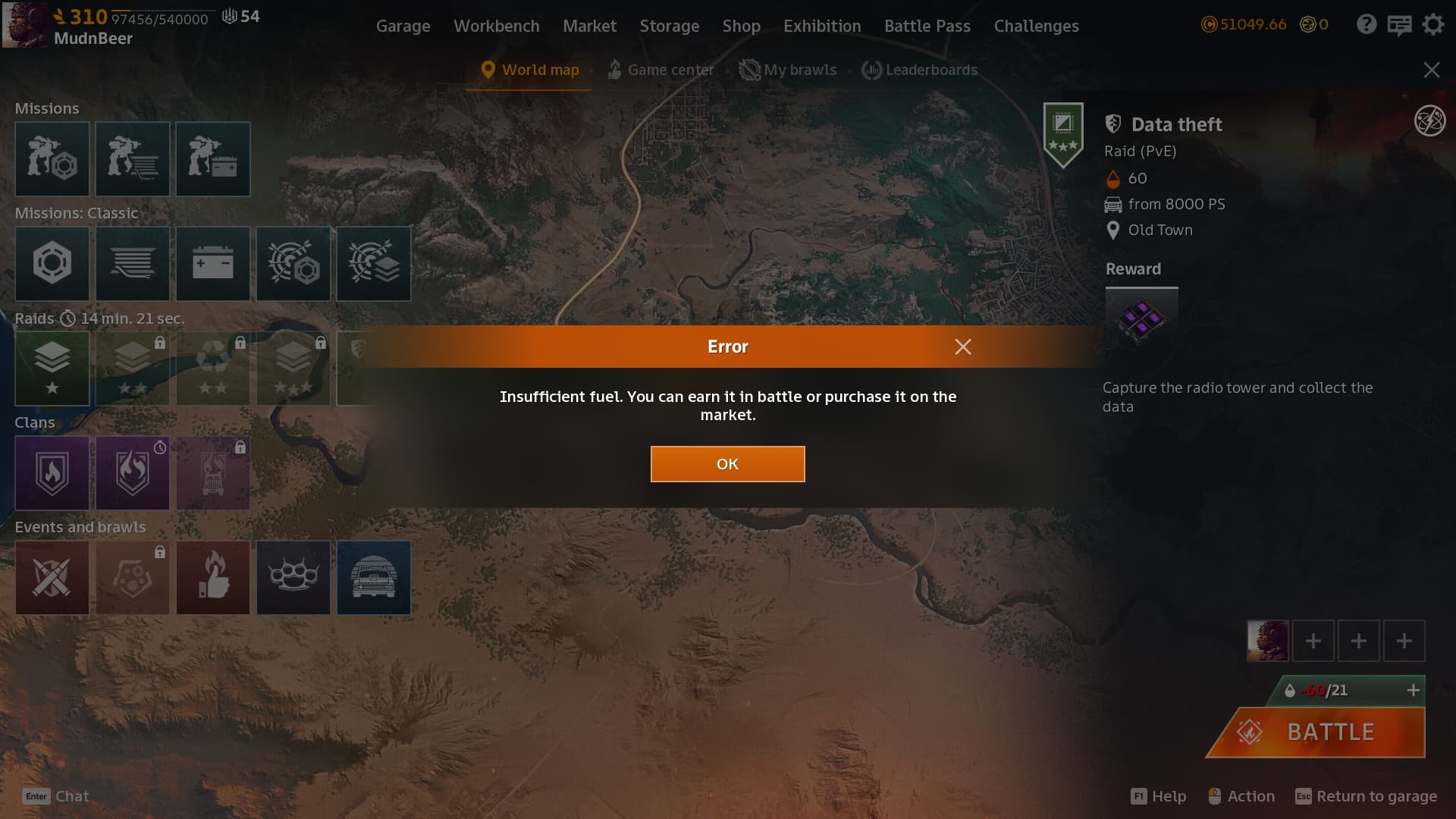Open Challenges
1456x819 pixels.
coord(1036,26)
